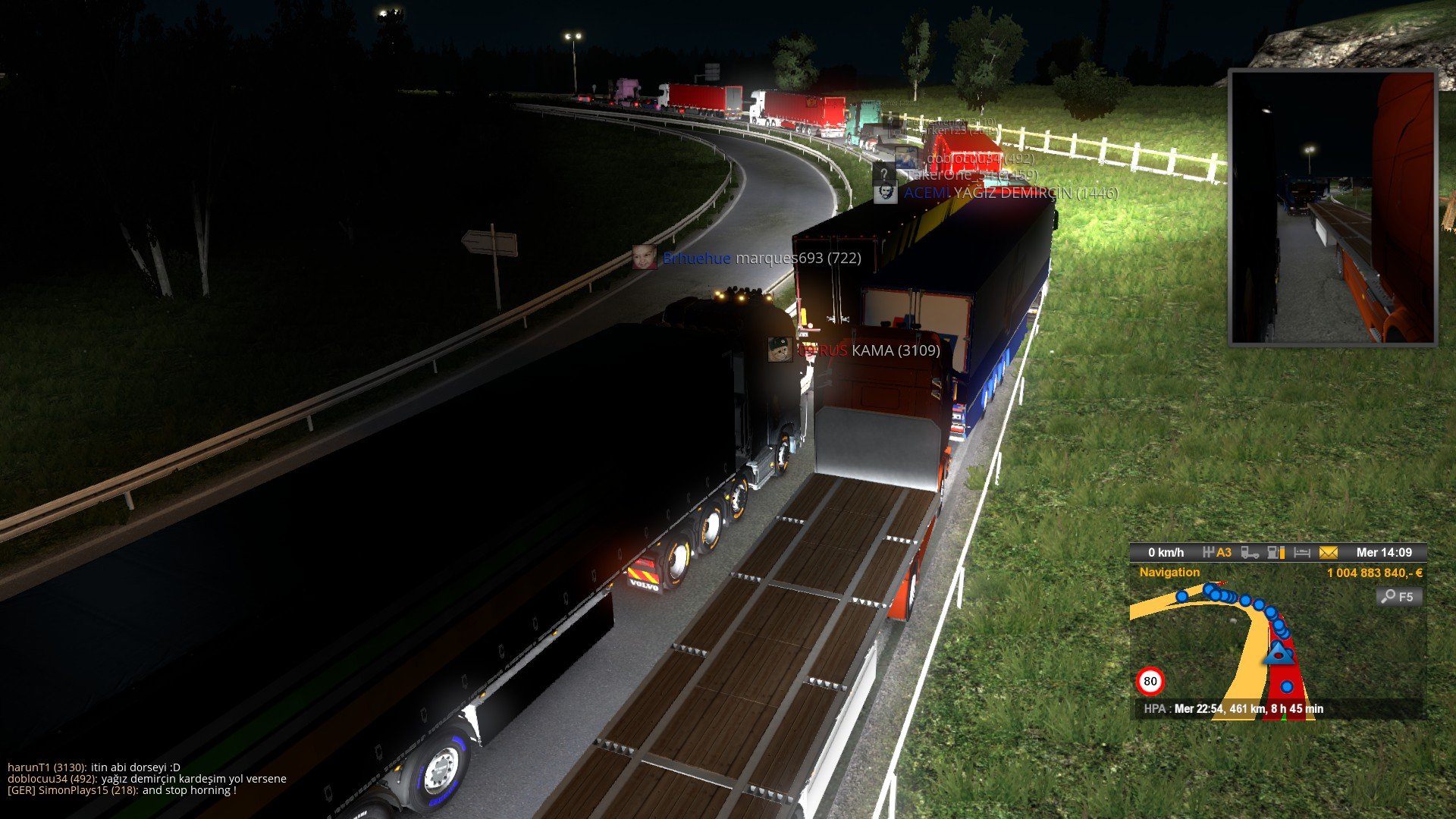
Task: Open the mail envelope messages icon
Action: pyautogui.click(x=1328, y=553)
